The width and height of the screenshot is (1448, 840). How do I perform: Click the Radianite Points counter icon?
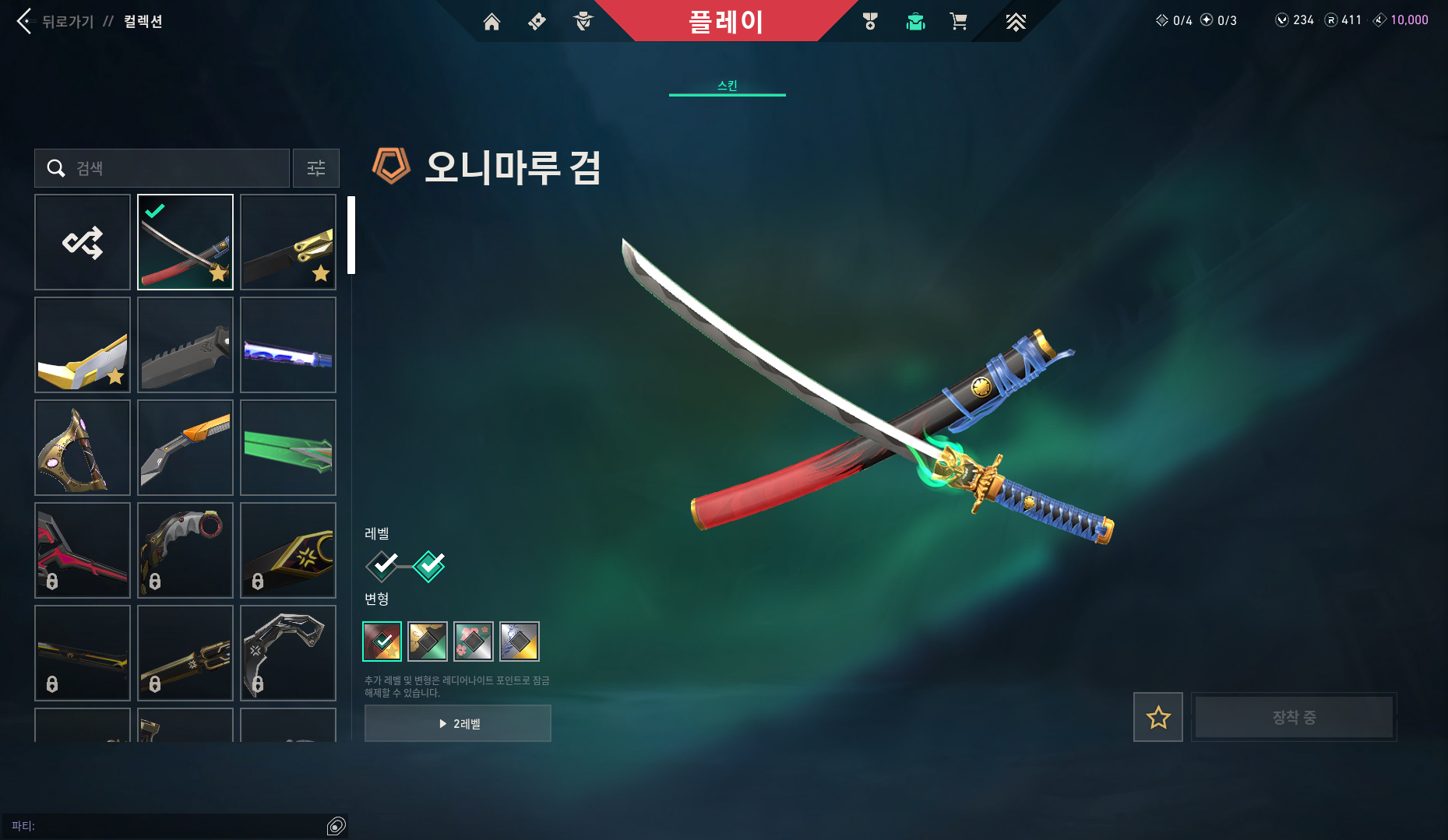1330,20
